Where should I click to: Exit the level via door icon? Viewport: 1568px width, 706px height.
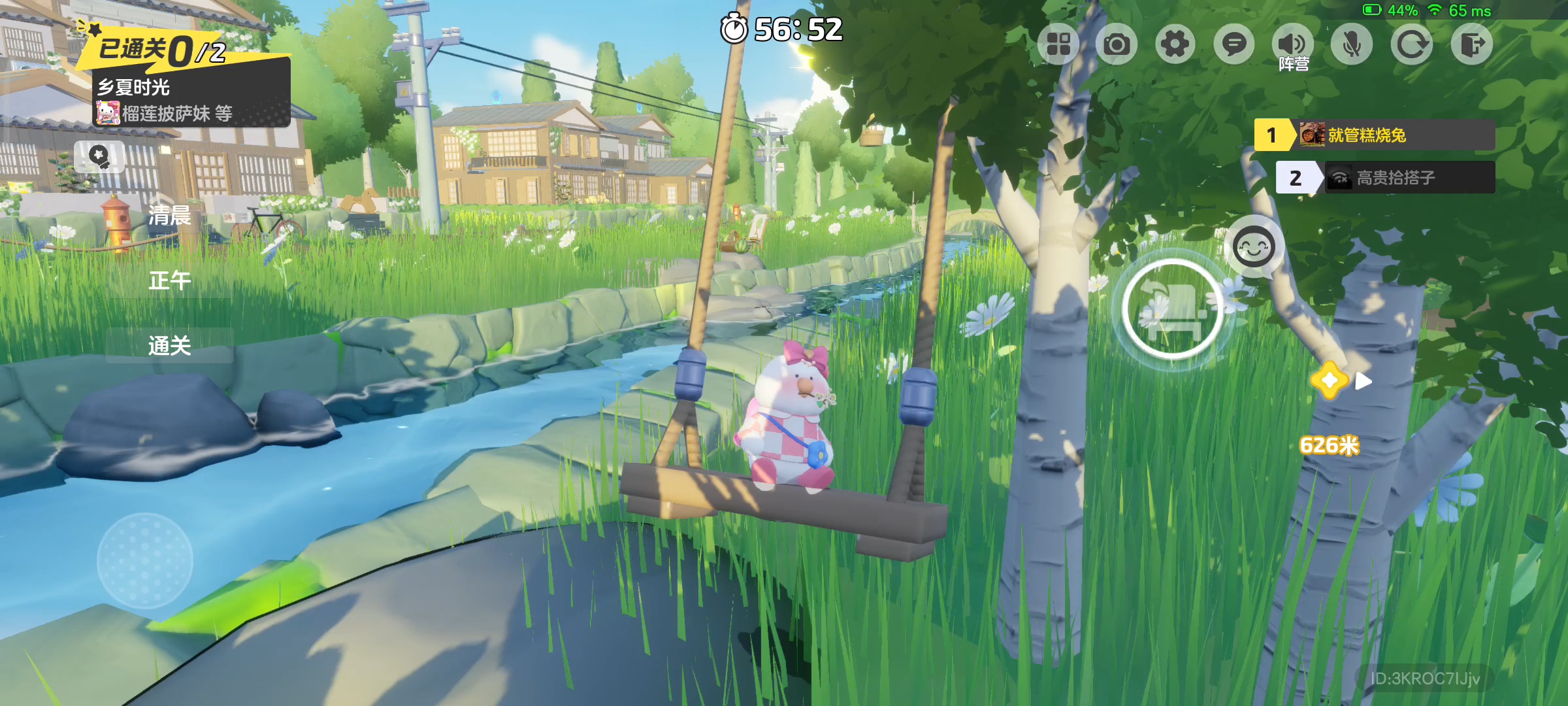click(x=1471, y=44)
